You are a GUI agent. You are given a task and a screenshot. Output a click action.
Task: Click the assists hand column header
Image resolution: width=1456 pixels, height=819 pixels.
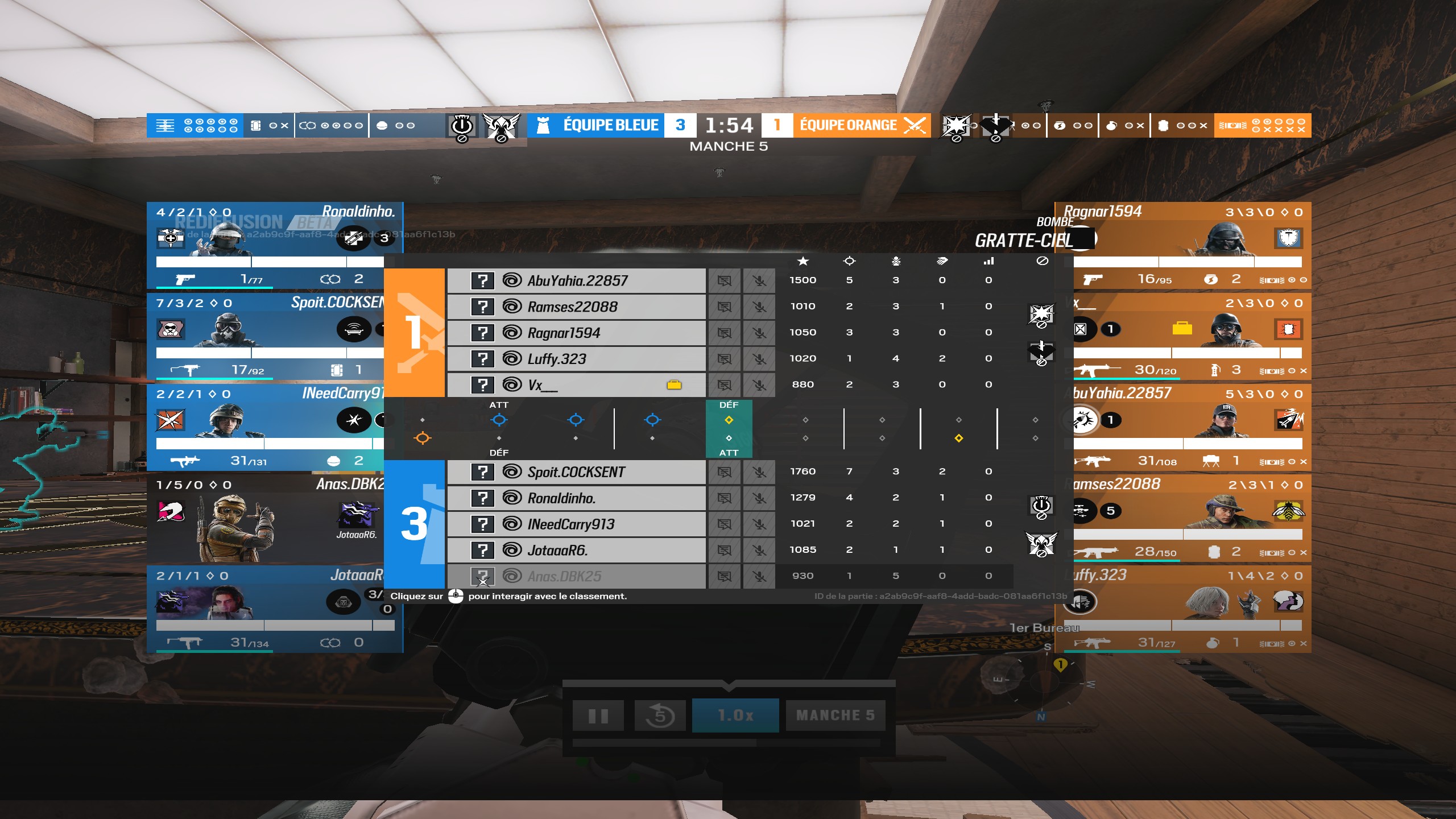pyautogui.click(x=942, y=262)
